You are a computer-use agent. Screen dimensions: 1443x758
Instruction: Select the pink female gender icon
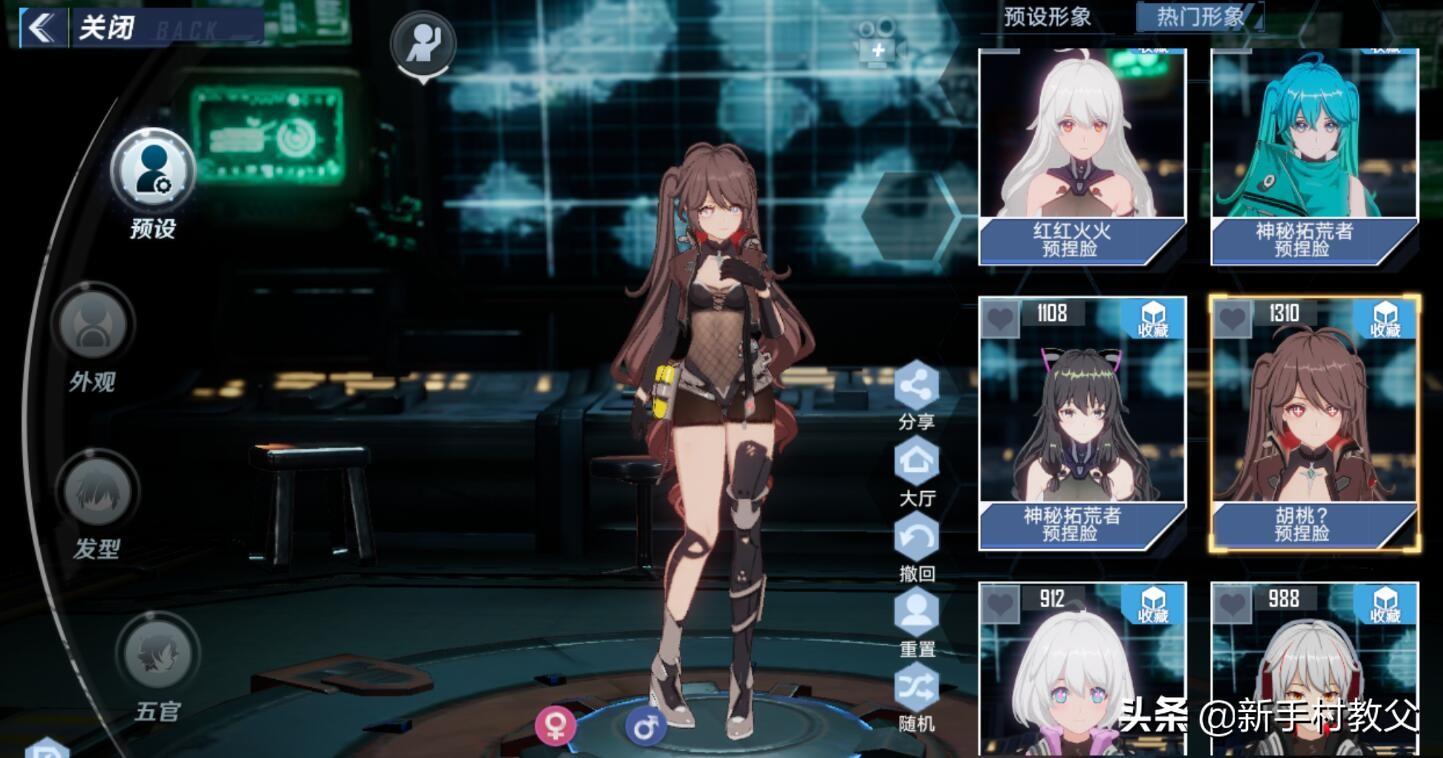[555, 725]
